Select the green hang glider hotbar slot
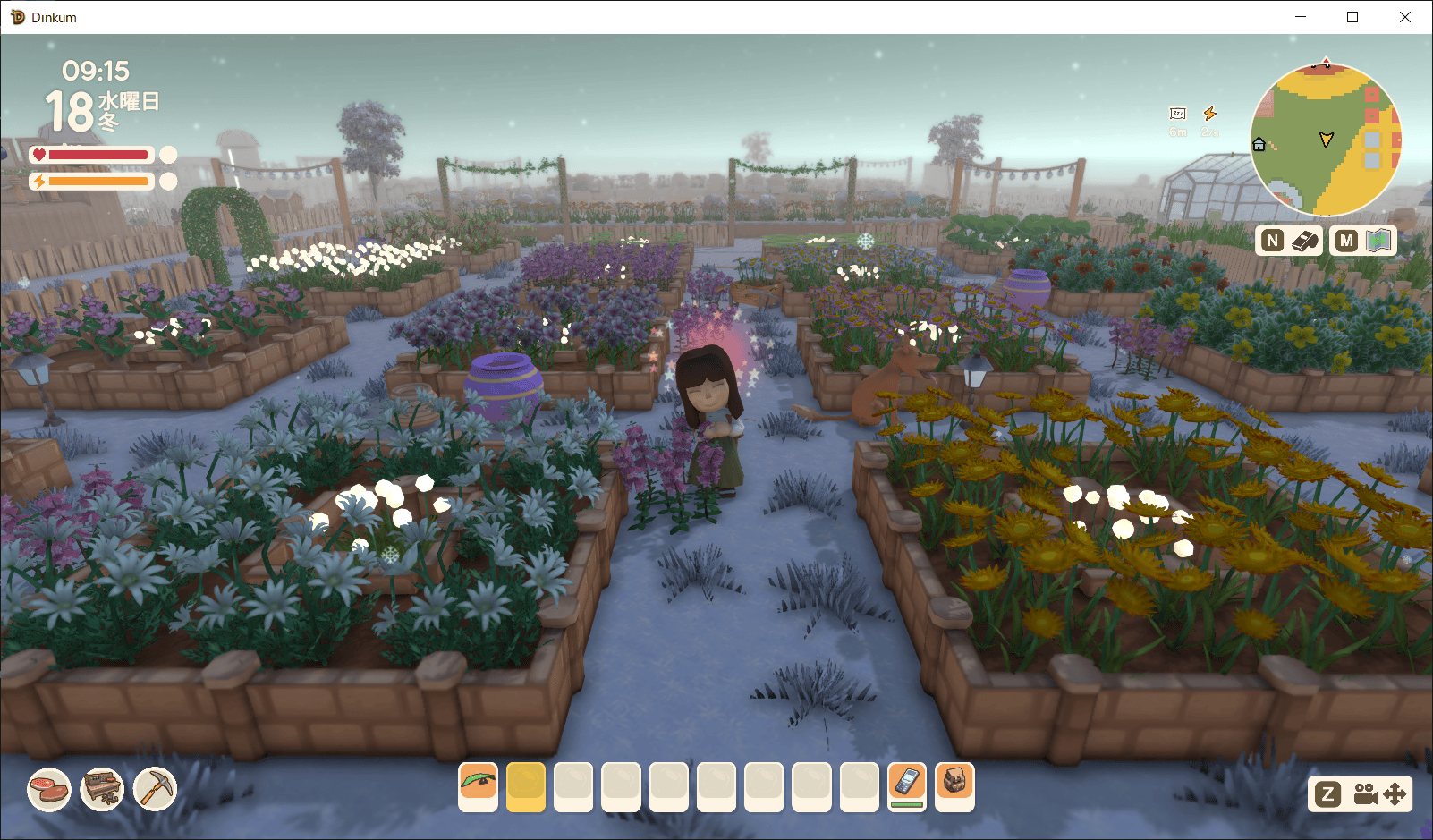 coord(478,786)
